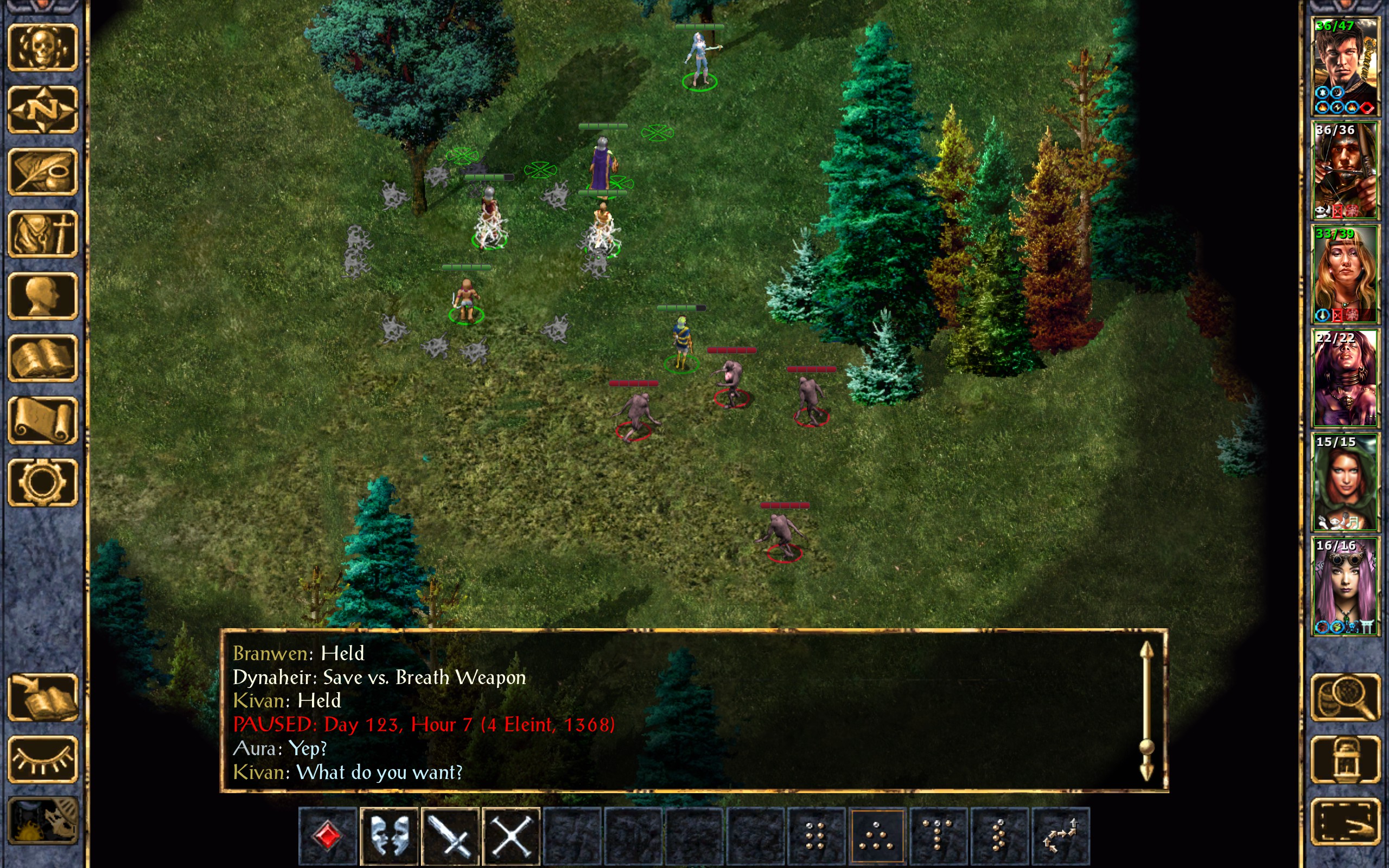Select all party members with the dashed-rectangle button

1345,821
